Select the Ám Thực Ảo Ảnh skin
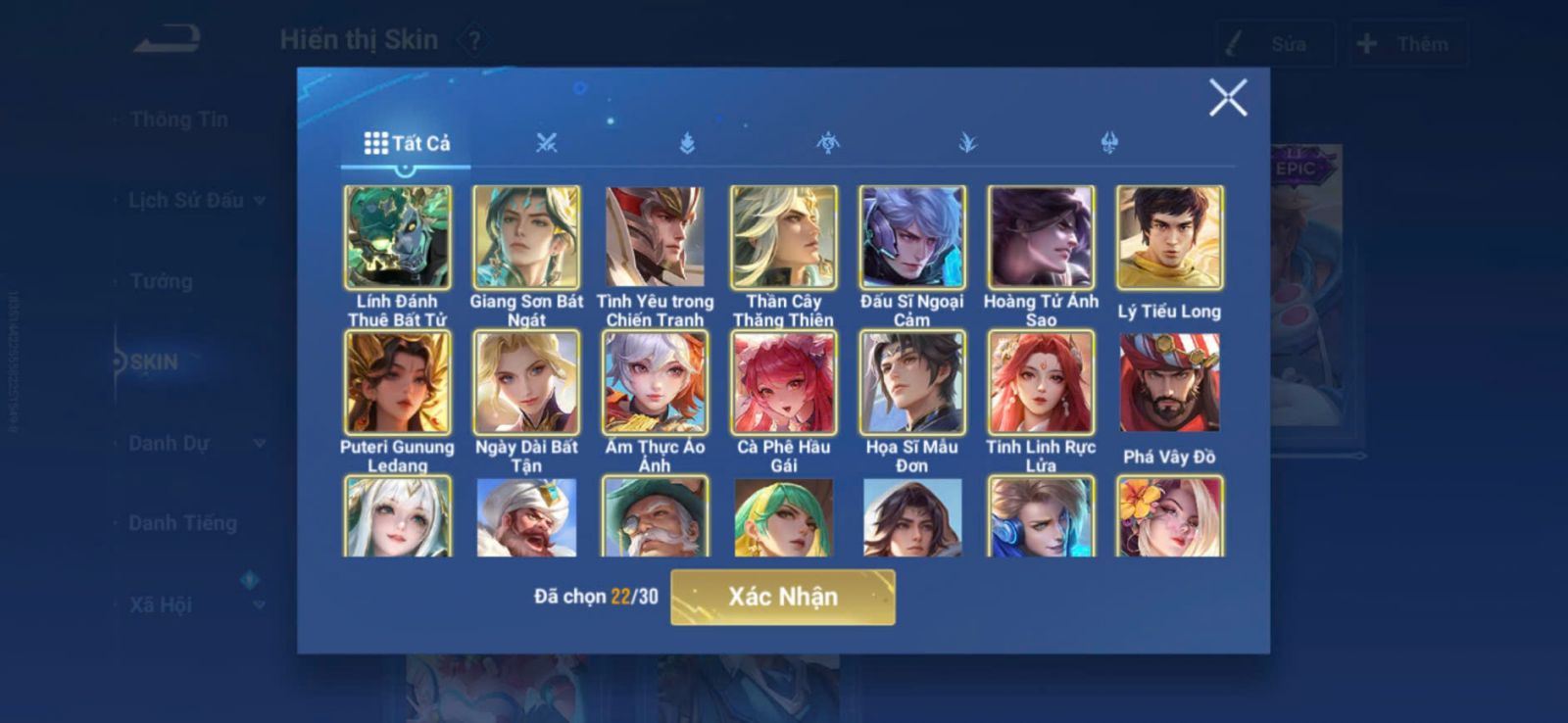This screenshot has height=723, width=1568. click(655, 382)
